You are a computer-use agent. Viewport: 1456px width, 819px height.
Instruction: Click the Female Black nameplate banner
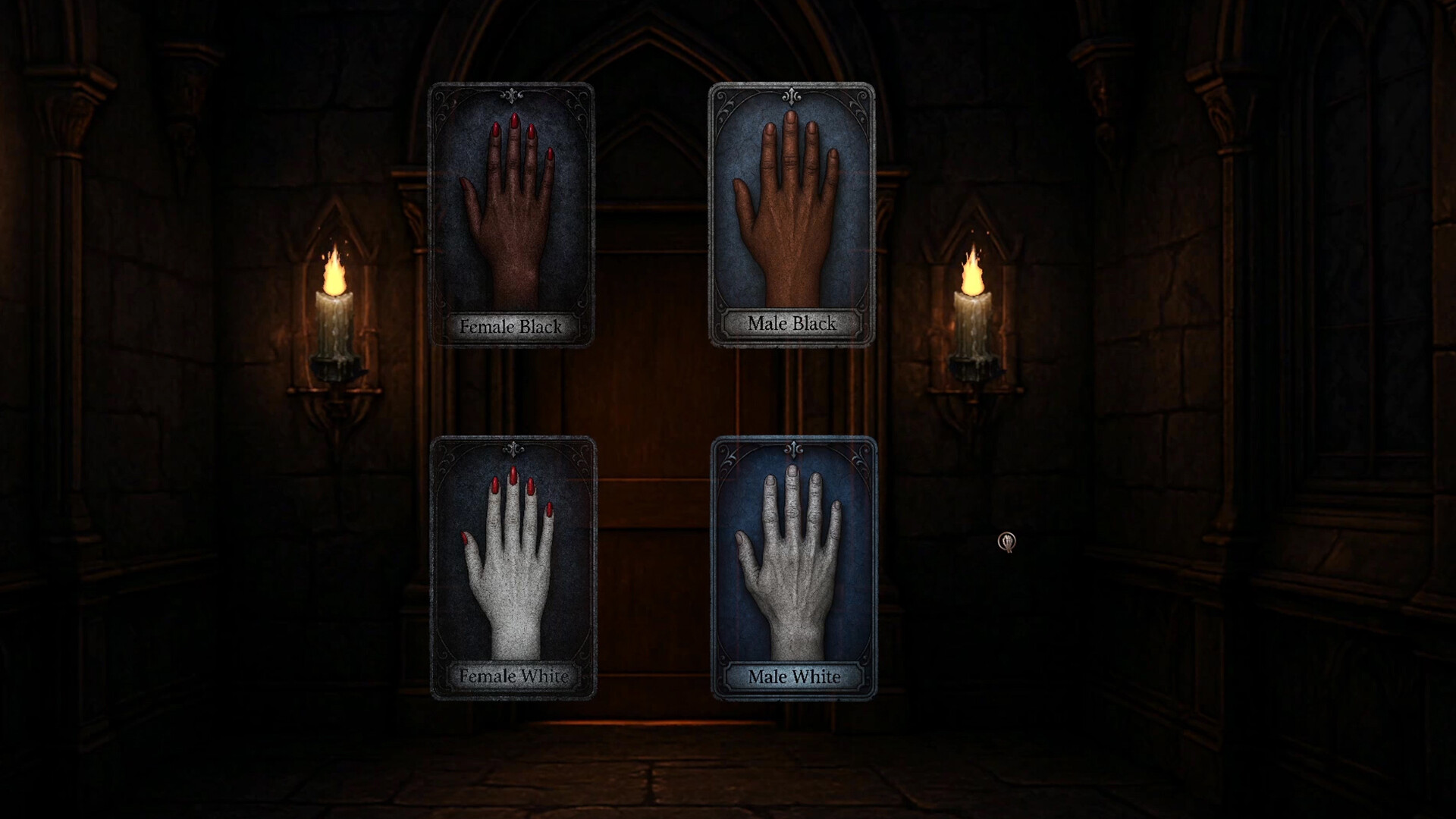pos(513,327)
